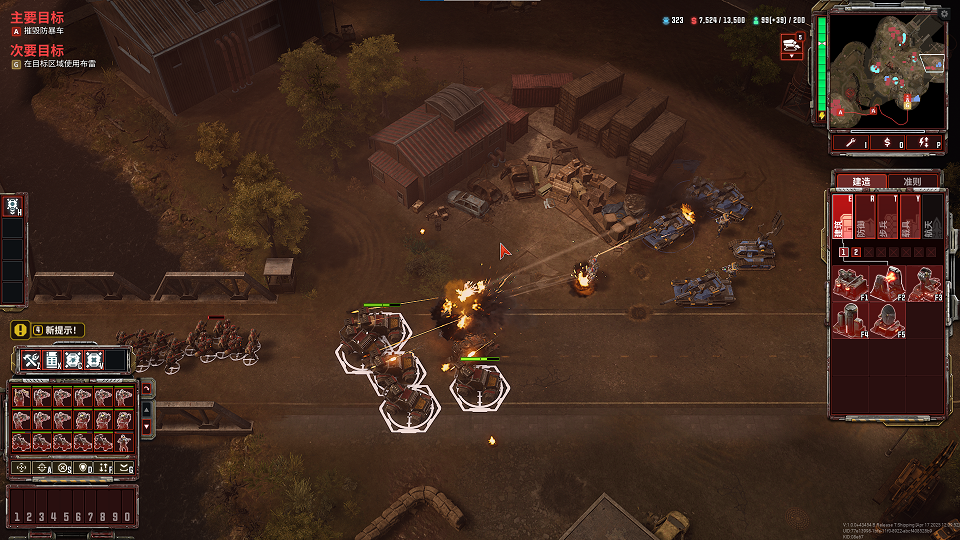Choose the F1 building in build panel
Viewport: 960px width, 540px height.
point(851,283)
